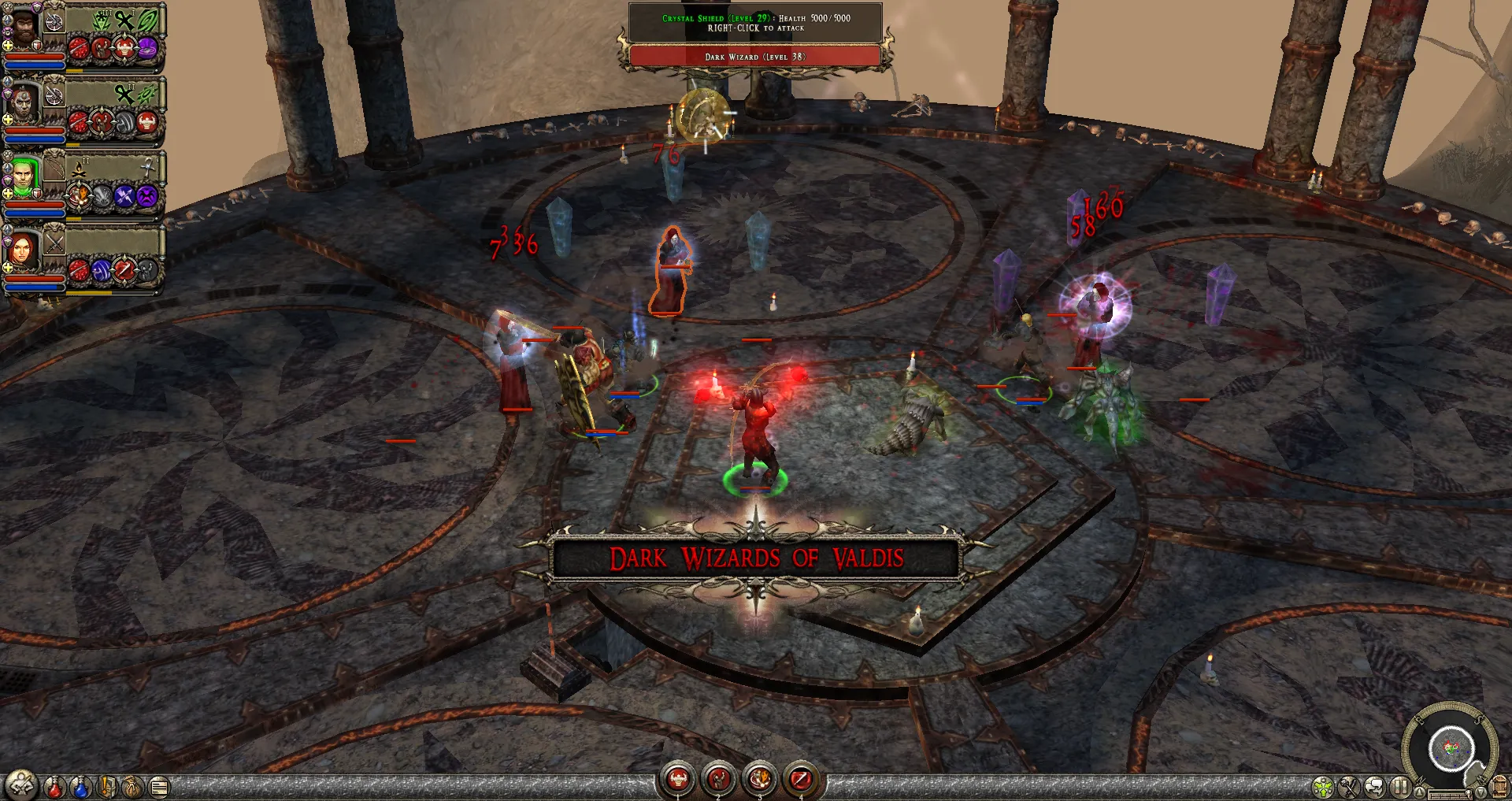
Task: Open the game menu wooden door icon
Action: coord(1499,787)
